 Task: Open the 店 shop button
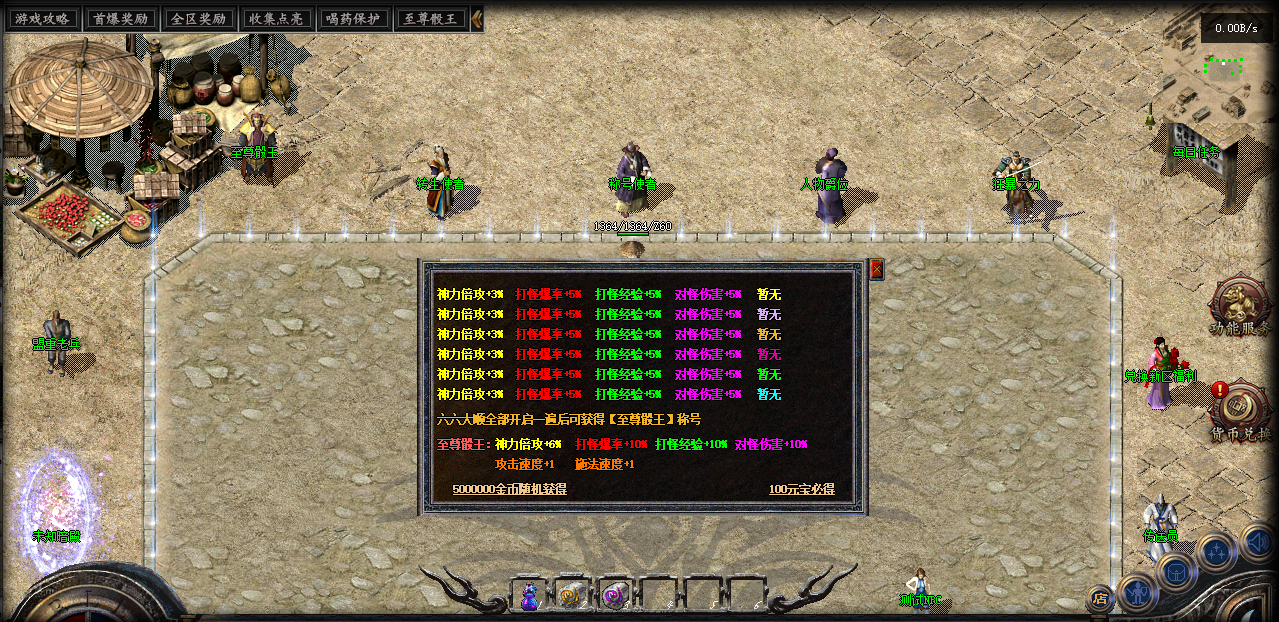click(x=1100, y=599)
